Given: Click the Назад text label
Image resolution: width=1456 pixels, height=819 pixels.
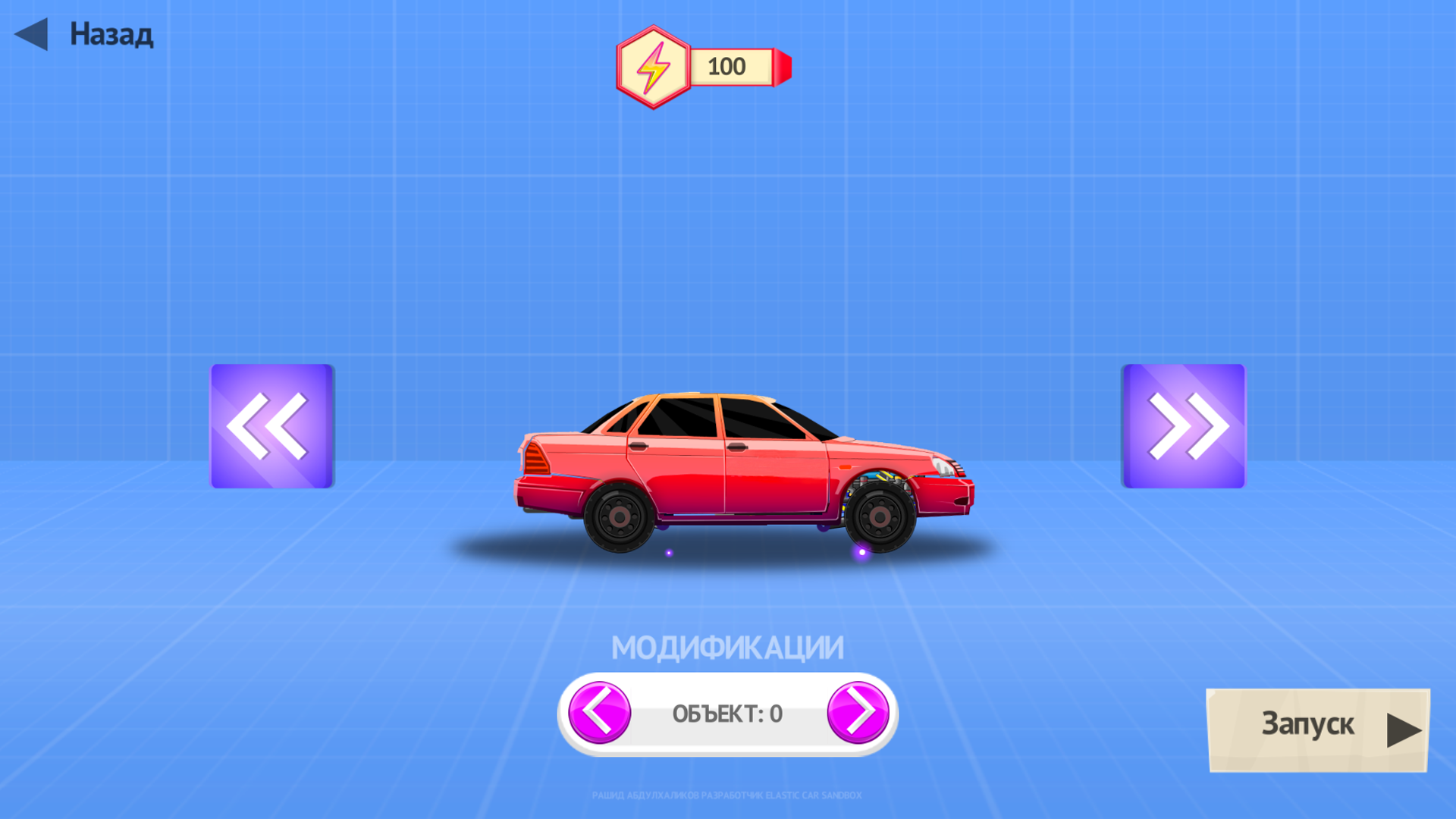Looking at the screenshot, I should click(x=110, y=33).
